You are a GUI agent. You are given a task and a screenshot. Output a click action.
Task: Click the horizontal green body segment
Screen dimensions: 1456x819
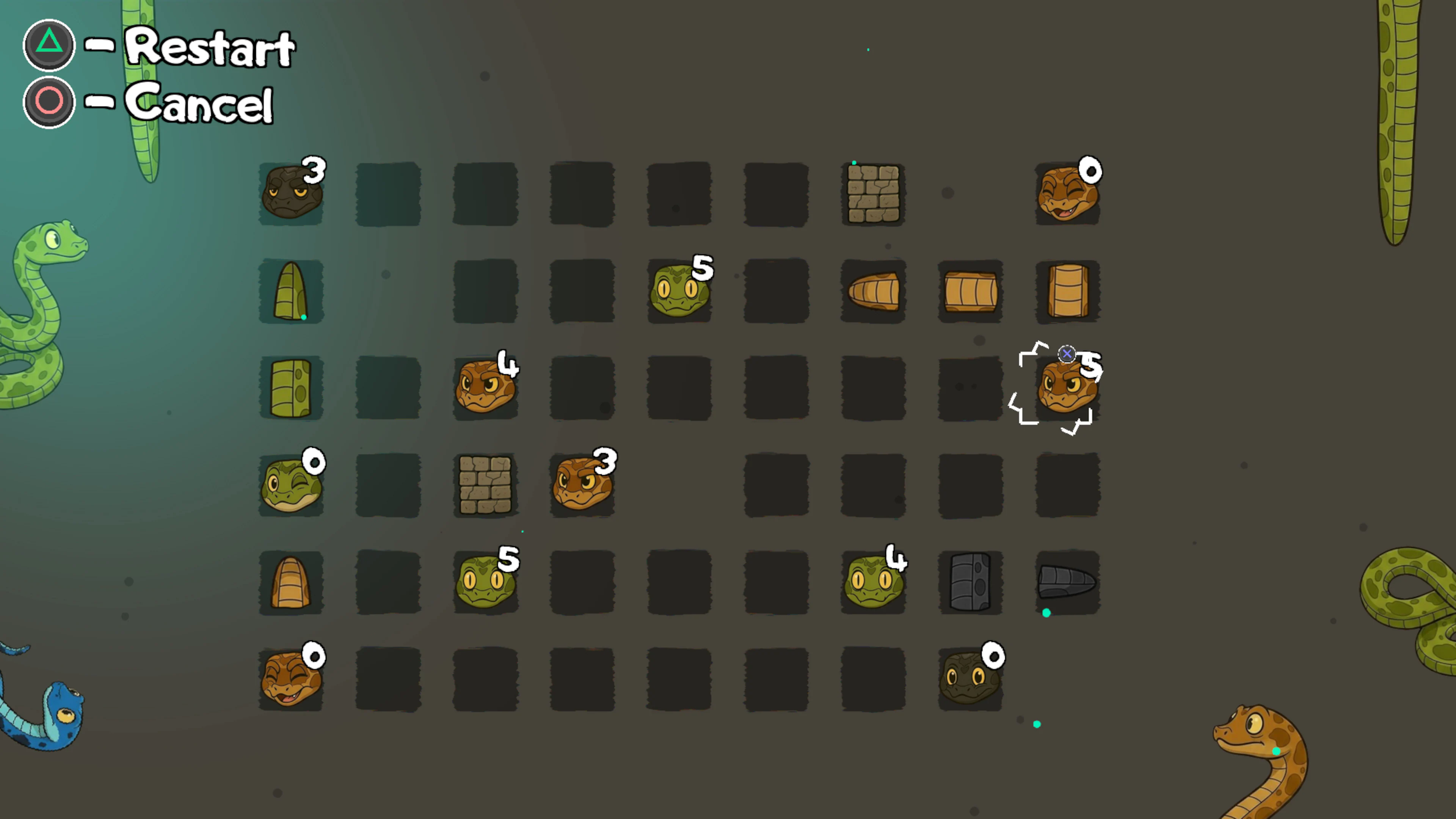pos(291,387)
